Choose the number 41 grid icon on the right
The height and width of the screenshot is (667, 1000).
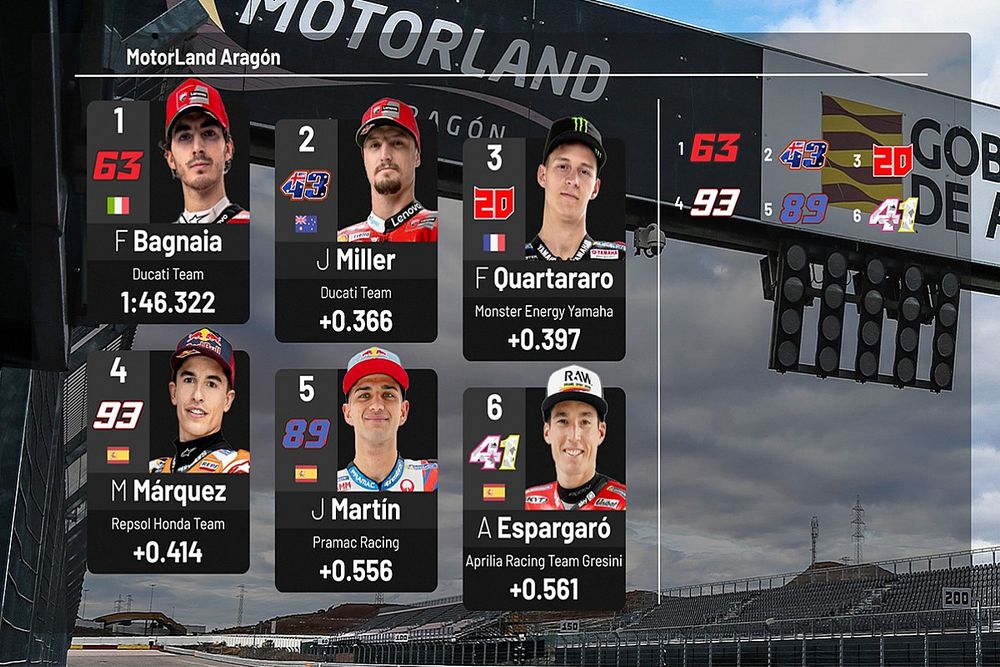pyautogui.click(x=893, y=214)
